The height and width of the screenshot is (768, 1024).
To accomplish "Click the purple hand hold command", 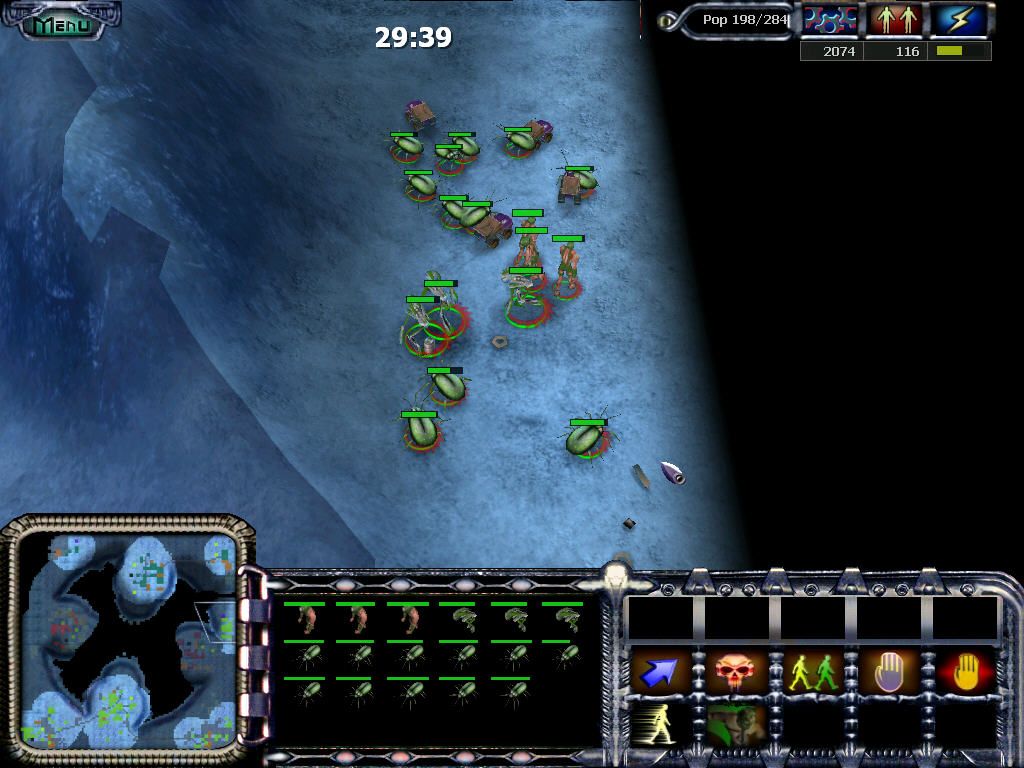I will (x=890, y=673).
